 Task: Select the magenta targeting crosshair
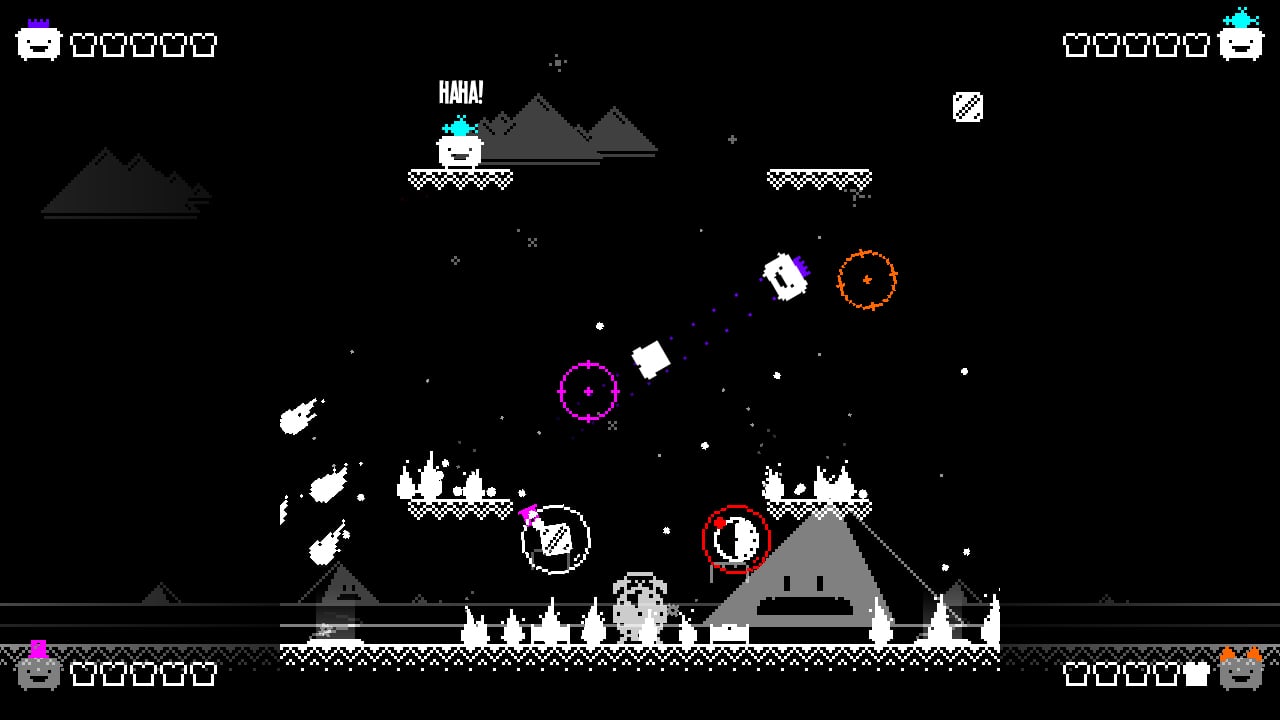(x=588, y=390)
